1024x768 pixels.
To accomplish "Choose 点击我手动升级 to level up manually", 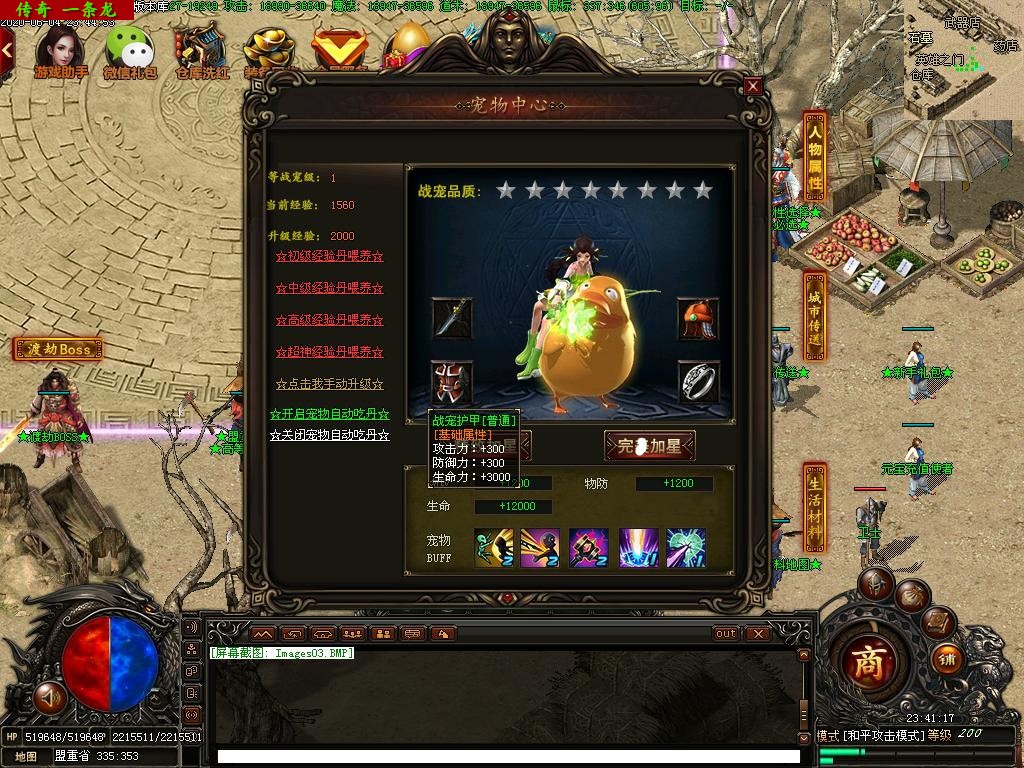I will pyautogui.click(x=329, y=384).
